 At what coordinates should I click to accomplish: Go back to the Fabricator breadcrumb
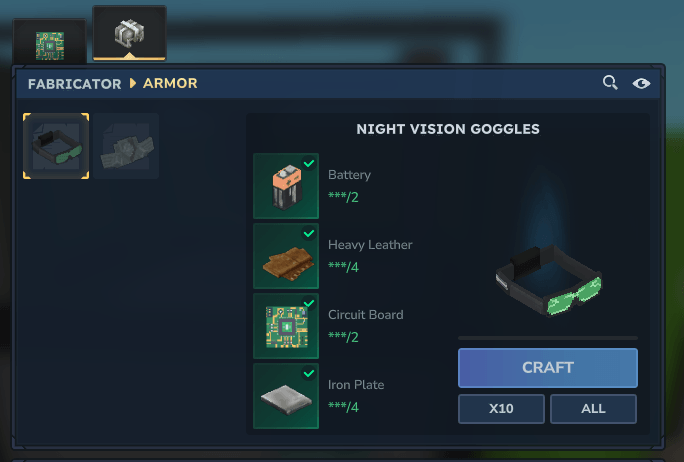click(74, 83)
